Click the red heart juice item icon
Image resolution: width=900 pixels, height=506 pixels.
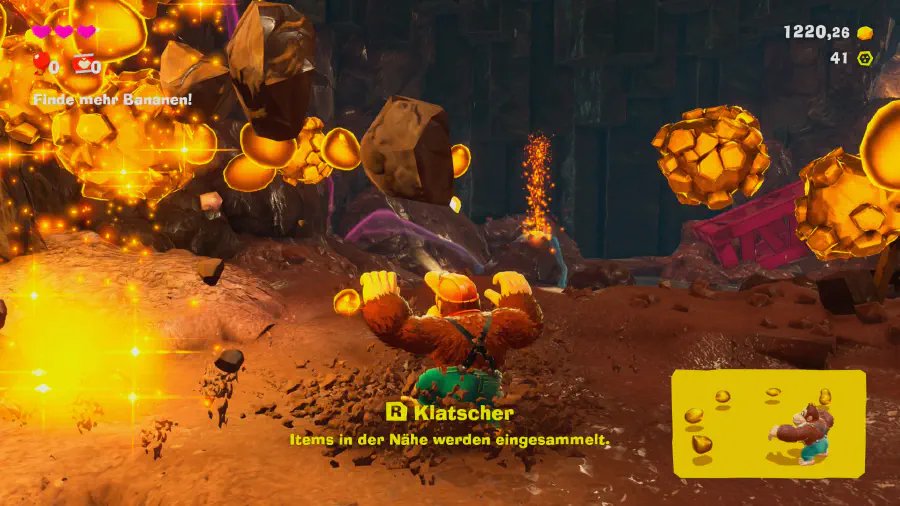[x=83, y=64]
